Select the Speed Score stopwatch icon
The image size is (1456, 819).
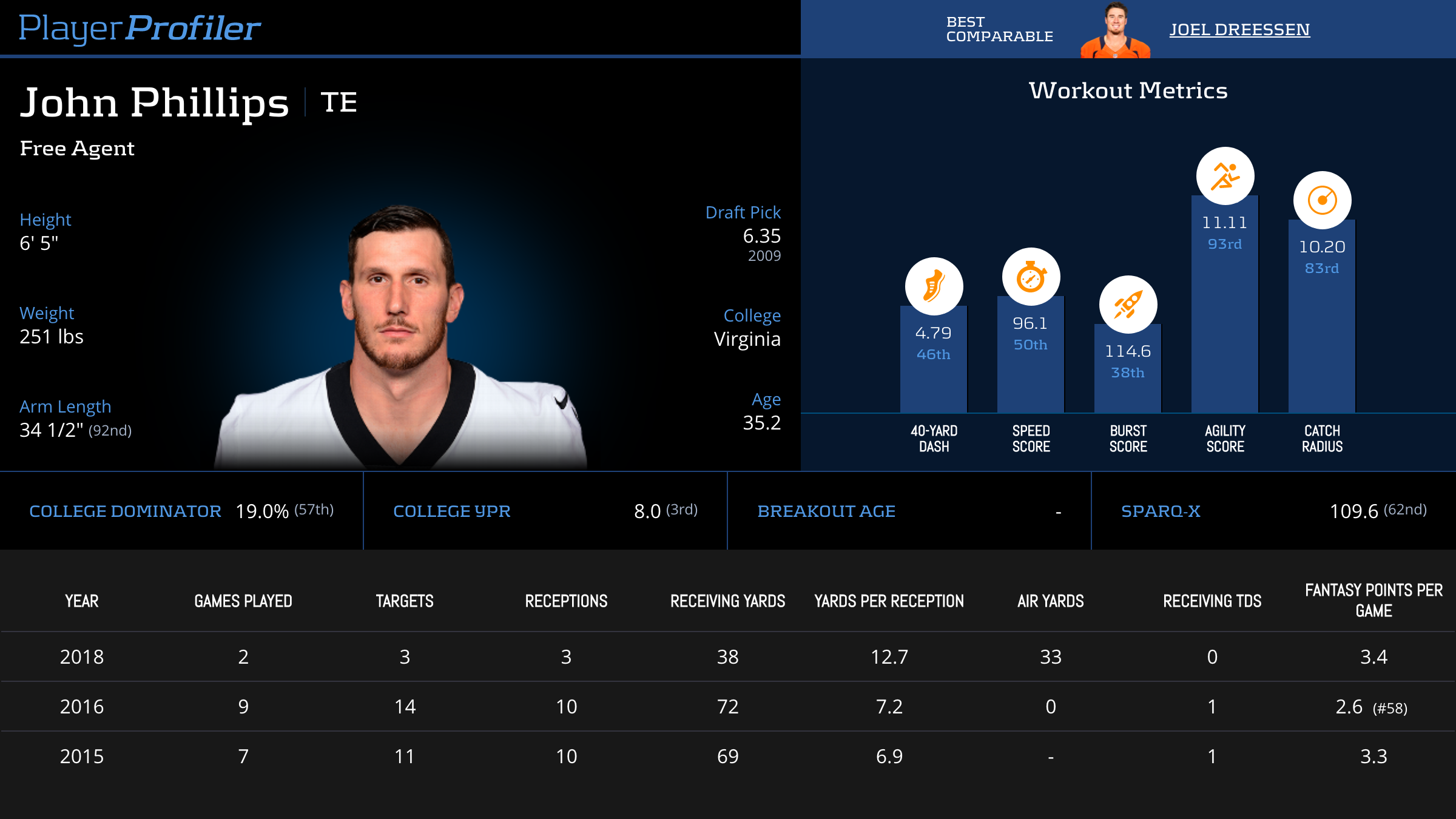[1031, 277]
